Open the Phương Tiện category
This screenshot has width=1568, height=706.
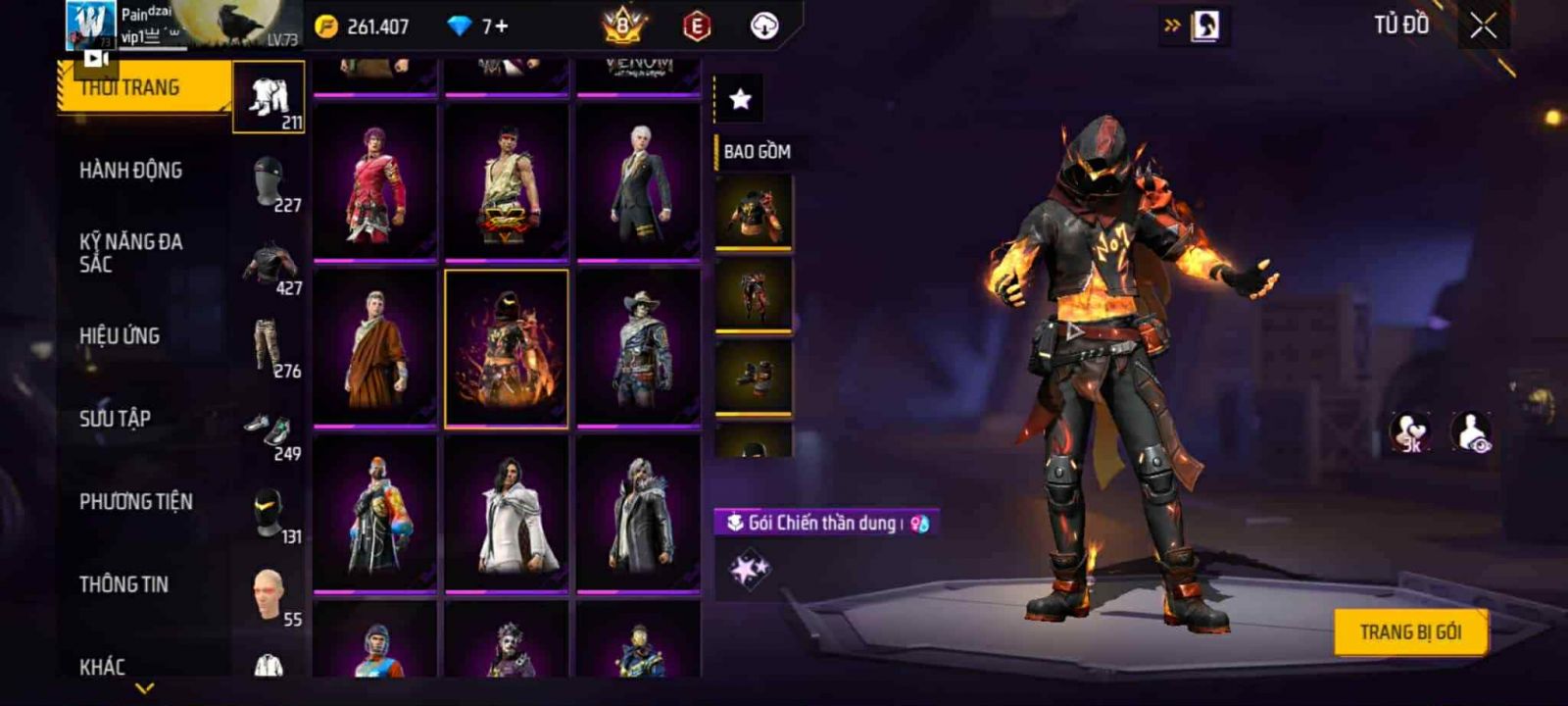click(136, 502)
